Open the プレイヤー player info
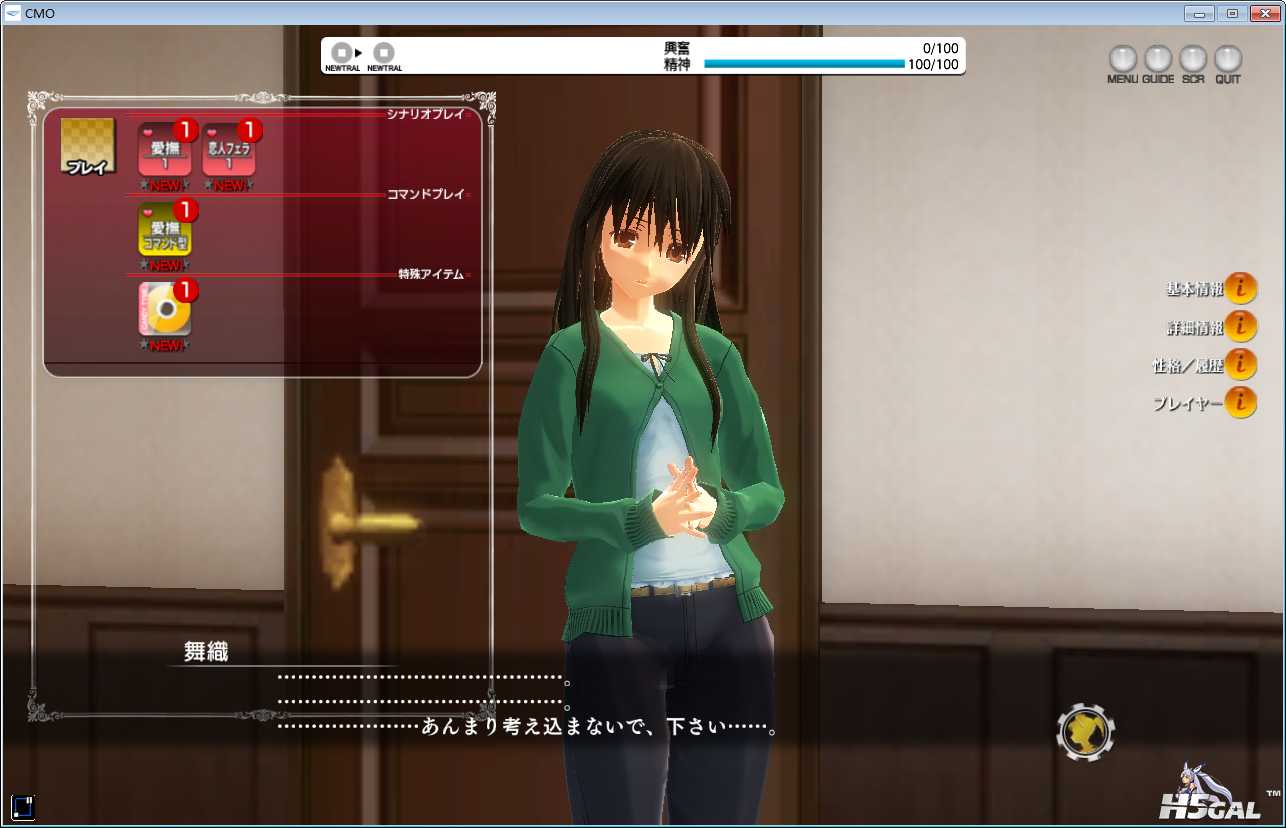 tap(1240, 402)
